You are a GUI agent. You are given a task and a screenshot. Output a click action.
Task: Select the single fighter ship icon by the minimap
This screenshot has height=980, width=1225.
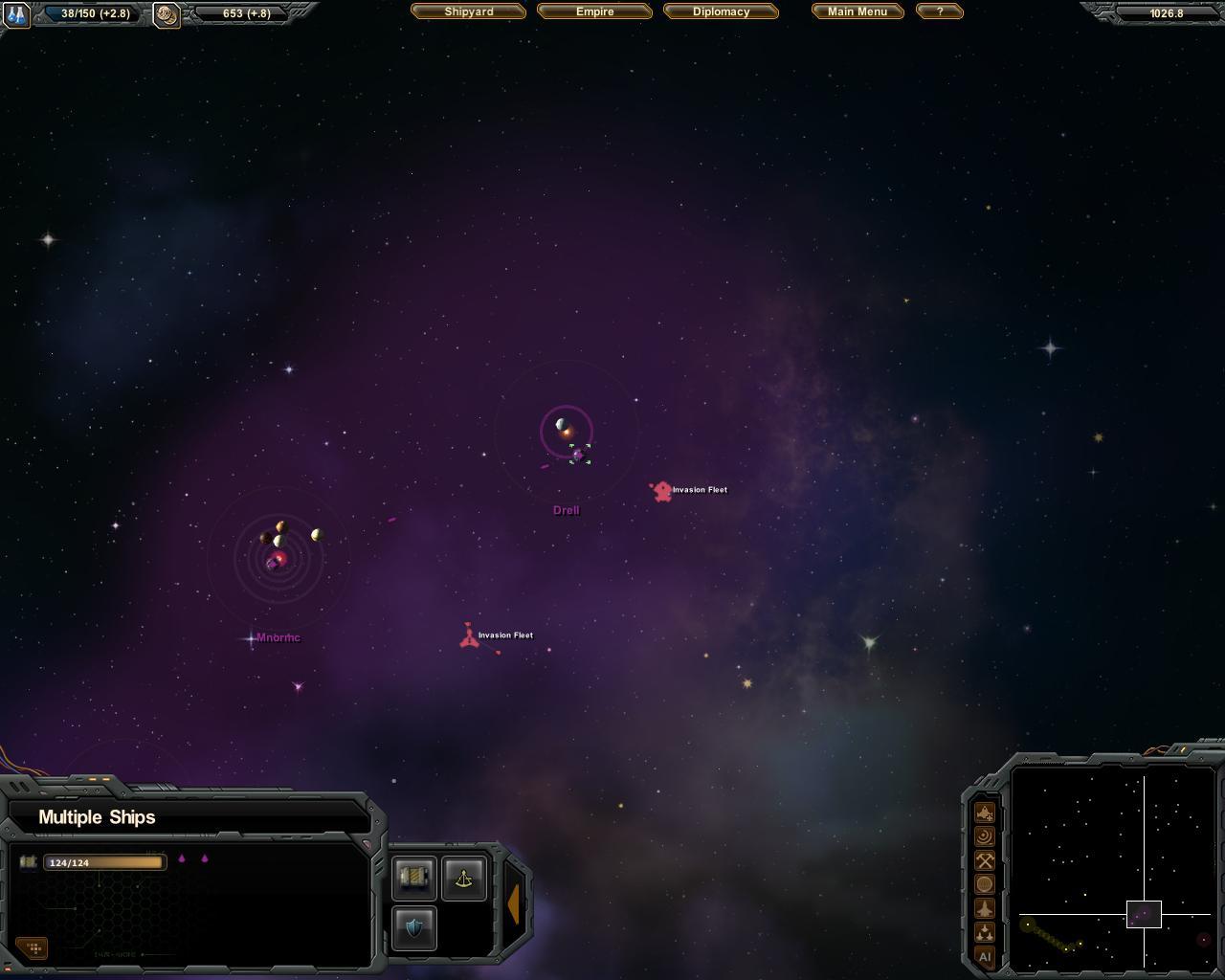(x=985, y=908)
